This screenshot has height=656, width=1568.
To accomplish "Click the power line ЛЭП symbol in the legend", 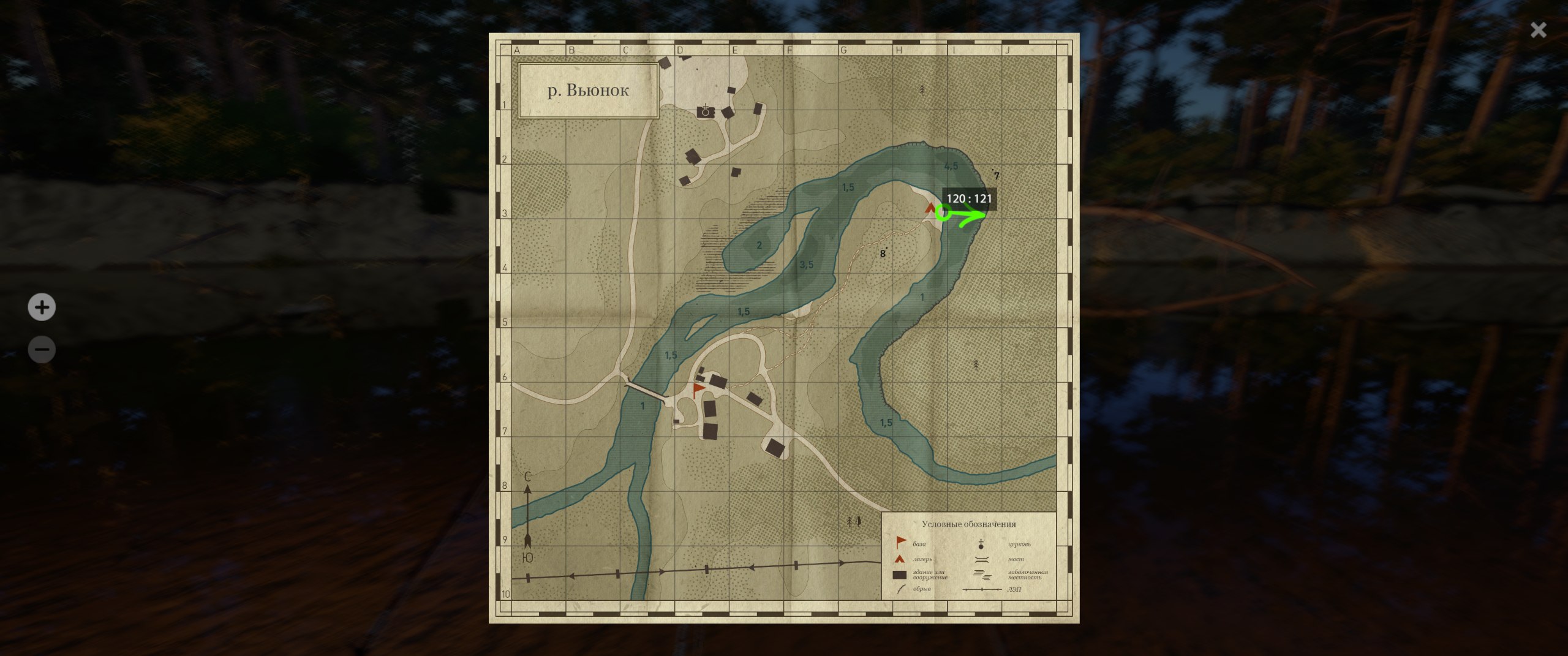I will [x=982, y=590].
